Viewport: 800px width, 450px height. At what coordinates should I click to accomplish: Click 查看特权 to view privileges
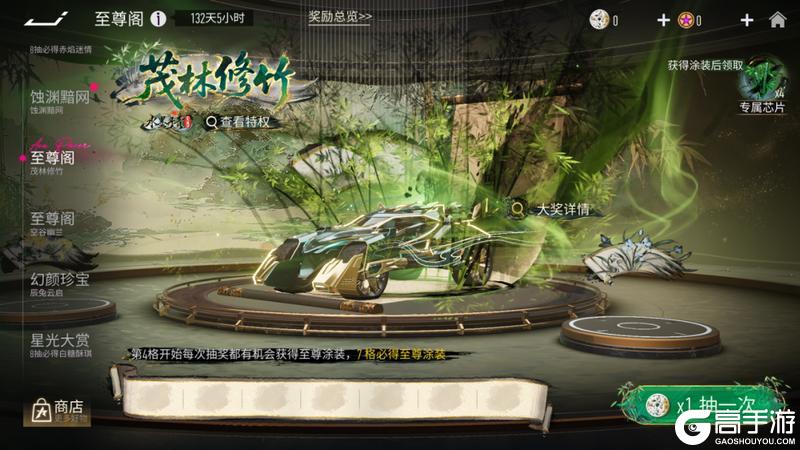coord(238,121)
